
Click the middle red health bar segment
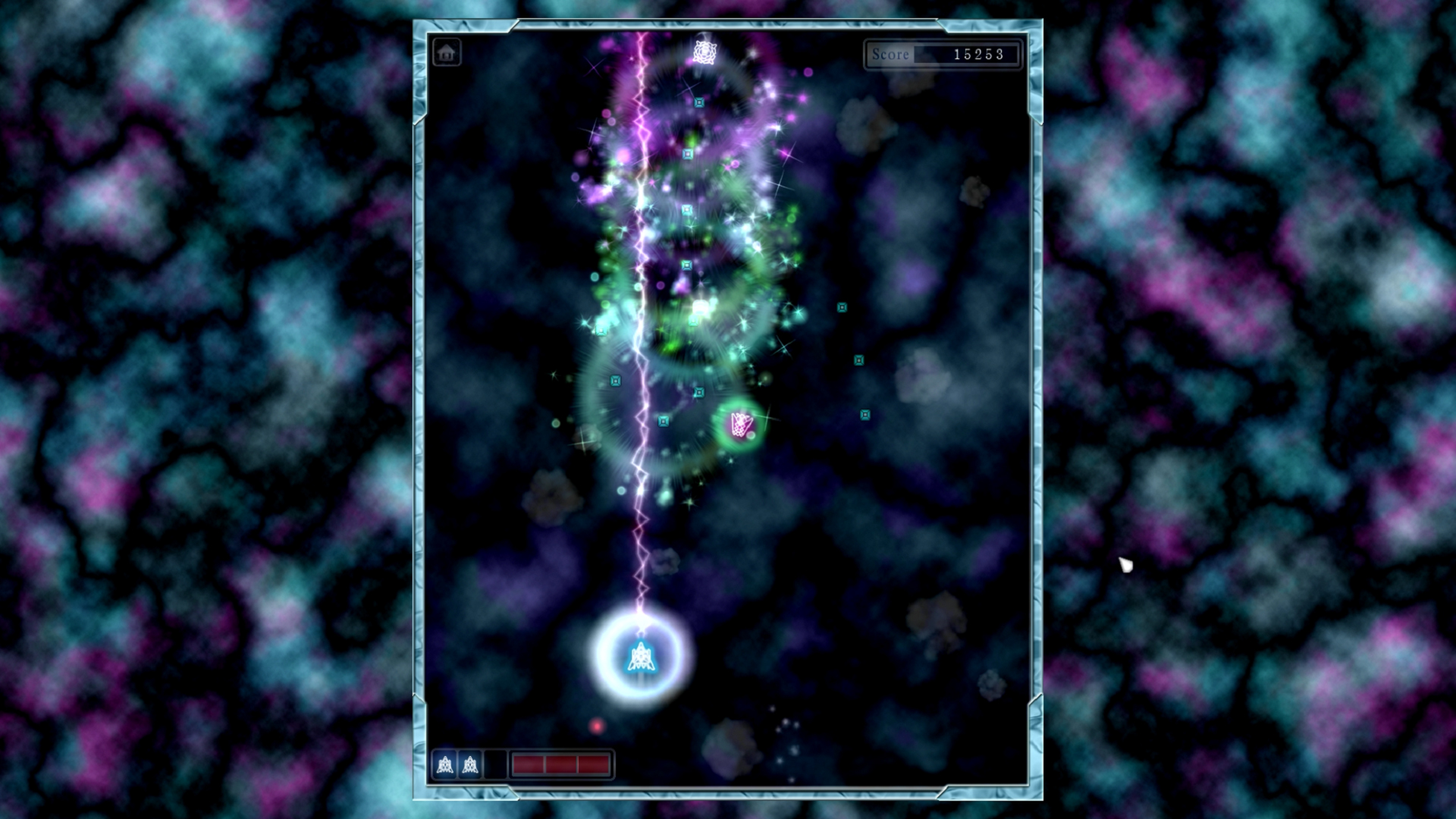pyautogui.click(x=561, y=764)
